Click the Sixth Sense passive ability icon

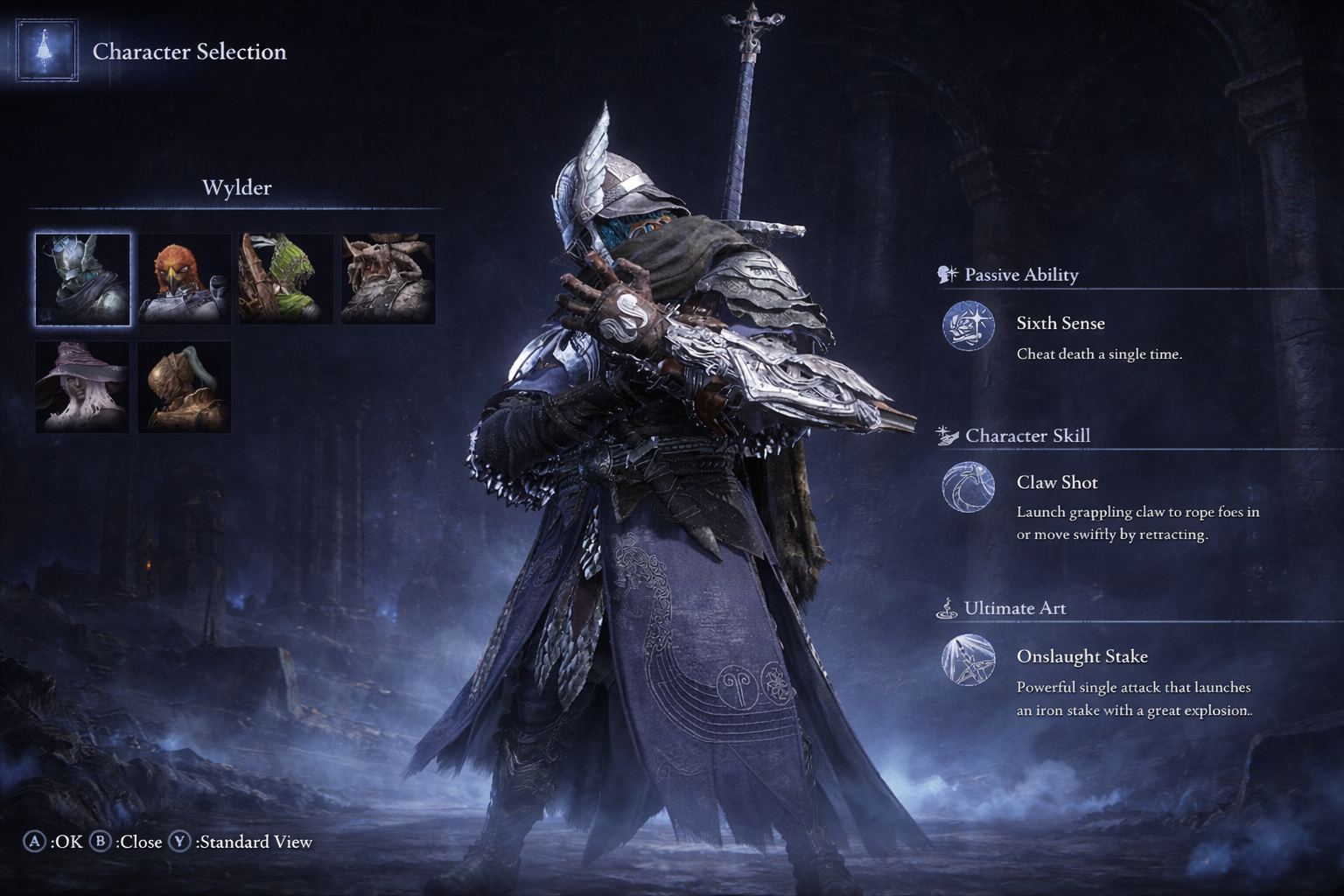click(968, 325)
